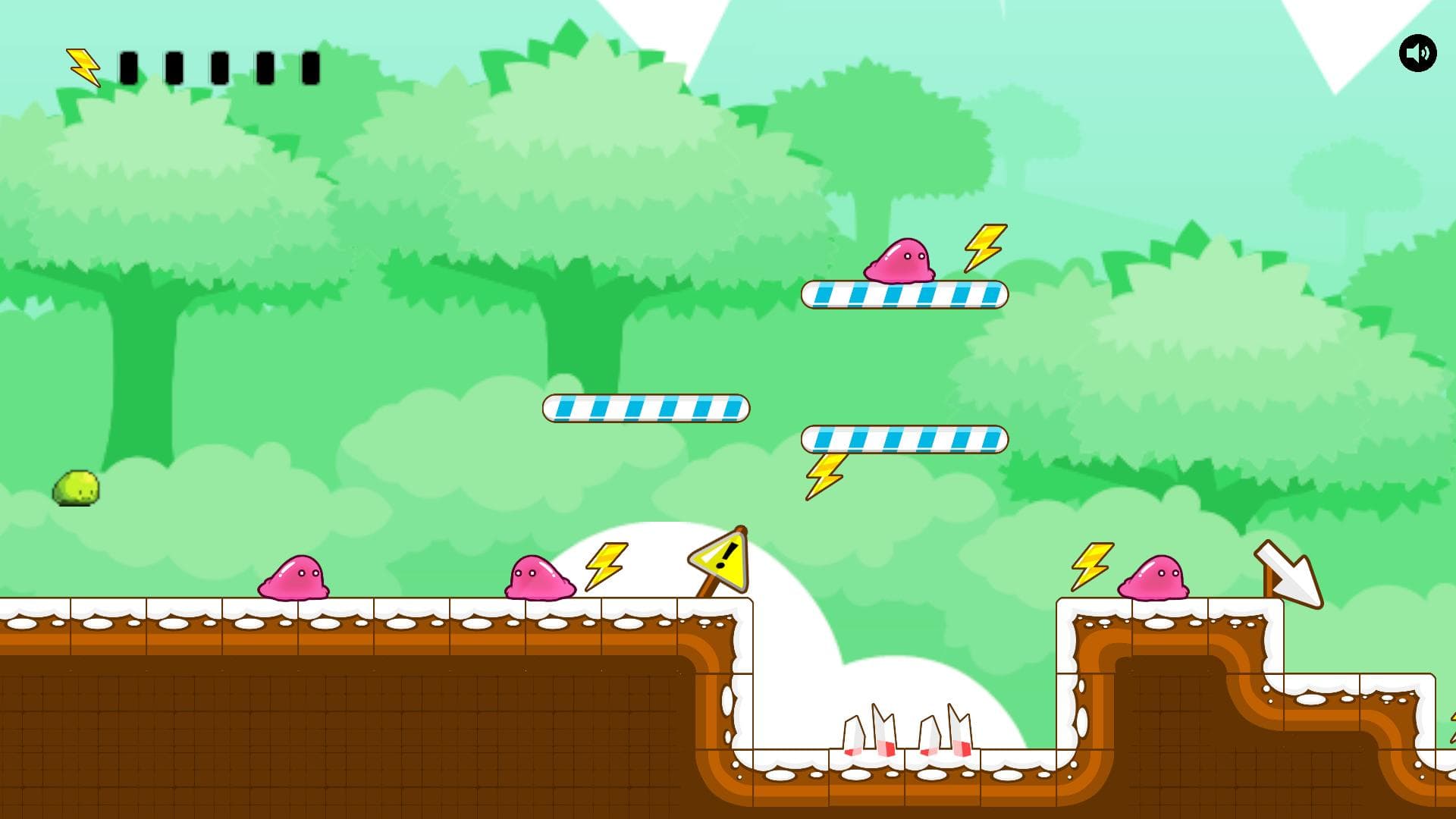Image resolution: width=1456 pixels, height=819 pixels.
Task: Select the pink slime on the top platform
Action: pyautogui.click(x=904, y=260)
